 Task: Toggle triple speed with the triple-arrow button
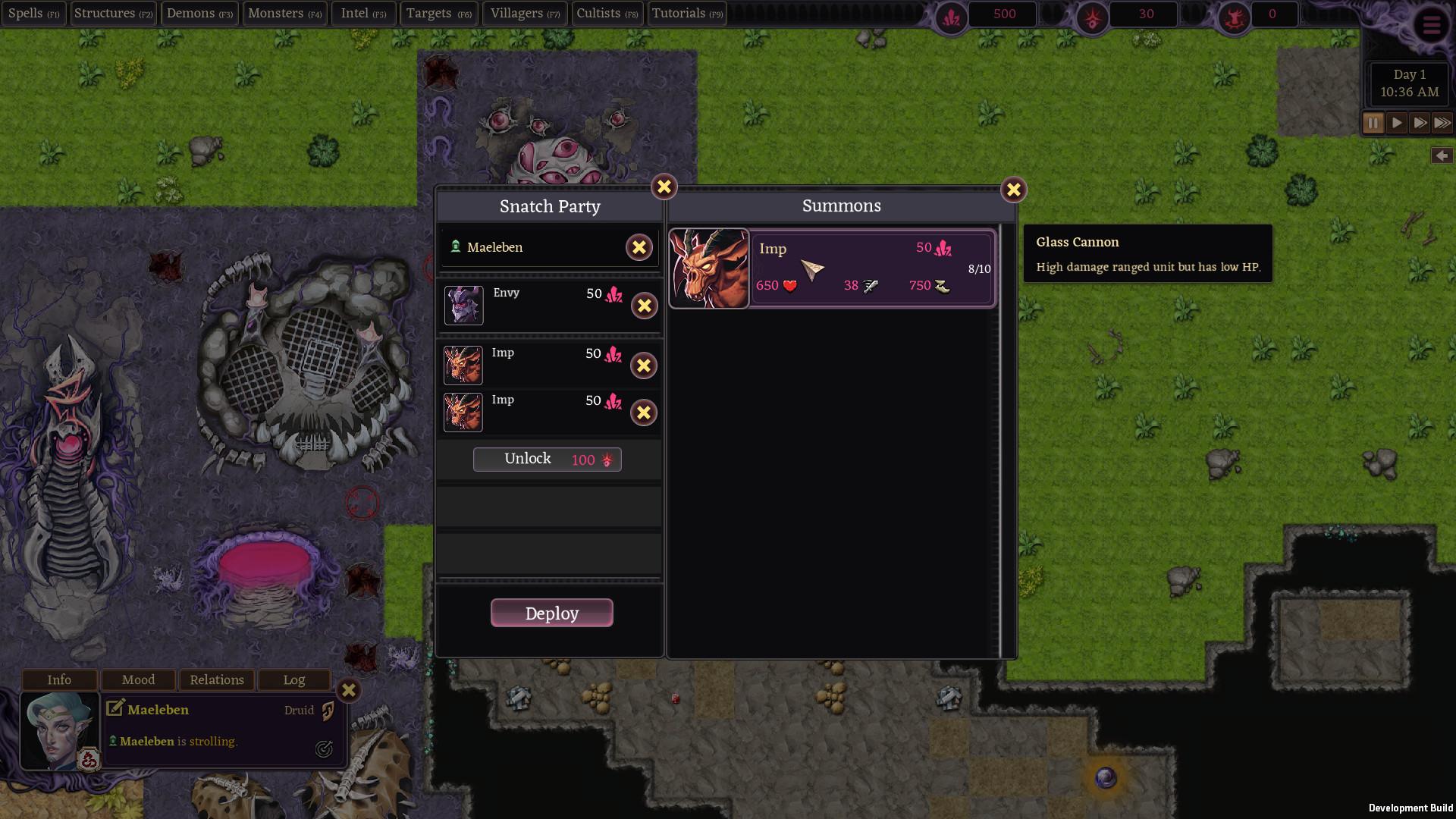(1443, 122)
